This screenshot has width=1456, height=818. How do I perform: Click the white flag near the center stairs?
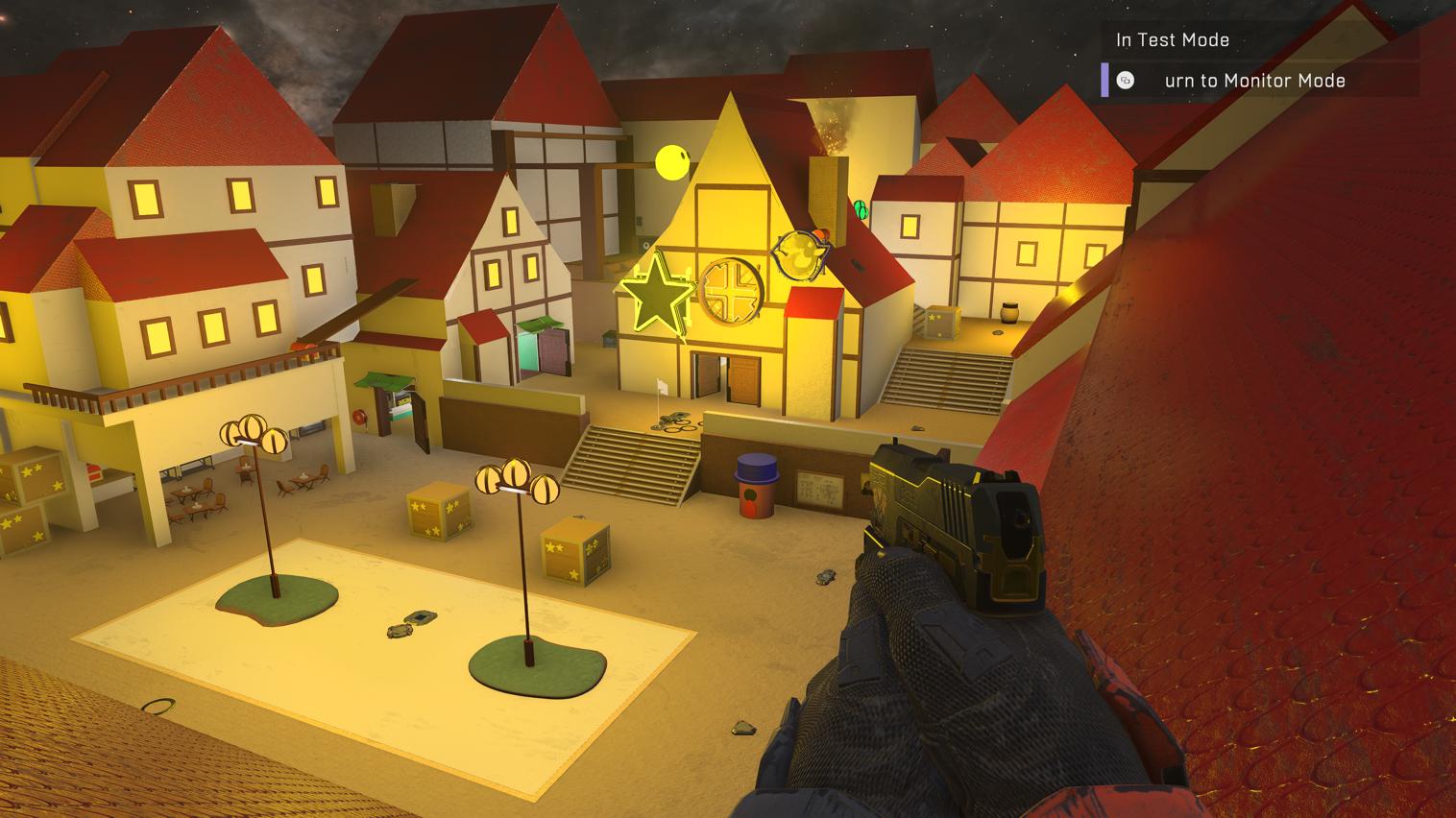pos(660,387)
